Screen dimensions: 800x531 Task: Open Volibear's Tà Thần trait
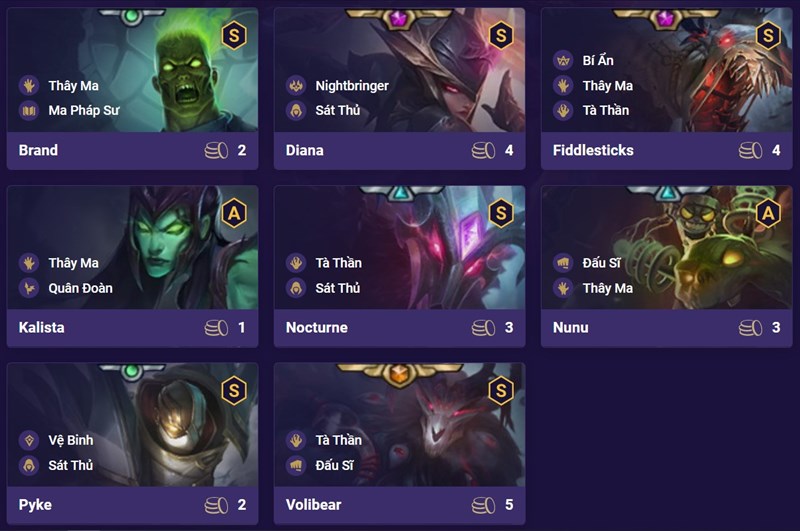[x=338, y=440]
